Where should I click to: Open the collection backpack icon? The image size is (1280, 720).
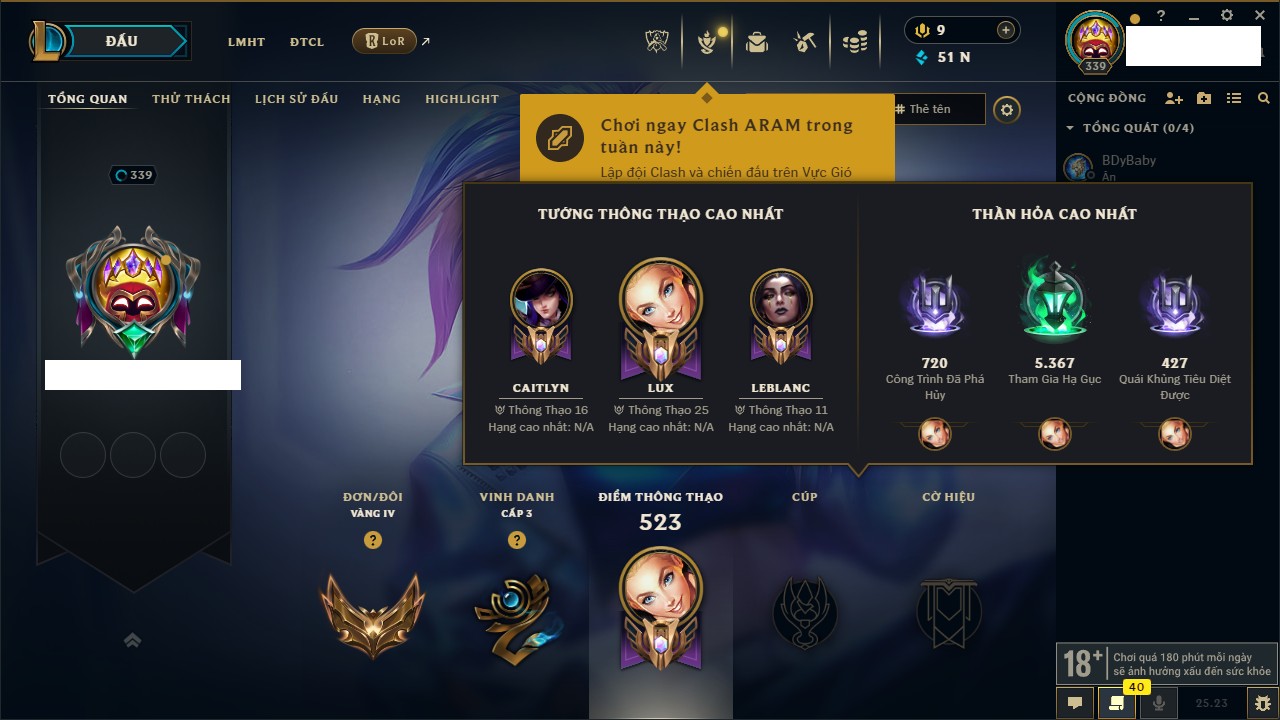pos(757,42)
